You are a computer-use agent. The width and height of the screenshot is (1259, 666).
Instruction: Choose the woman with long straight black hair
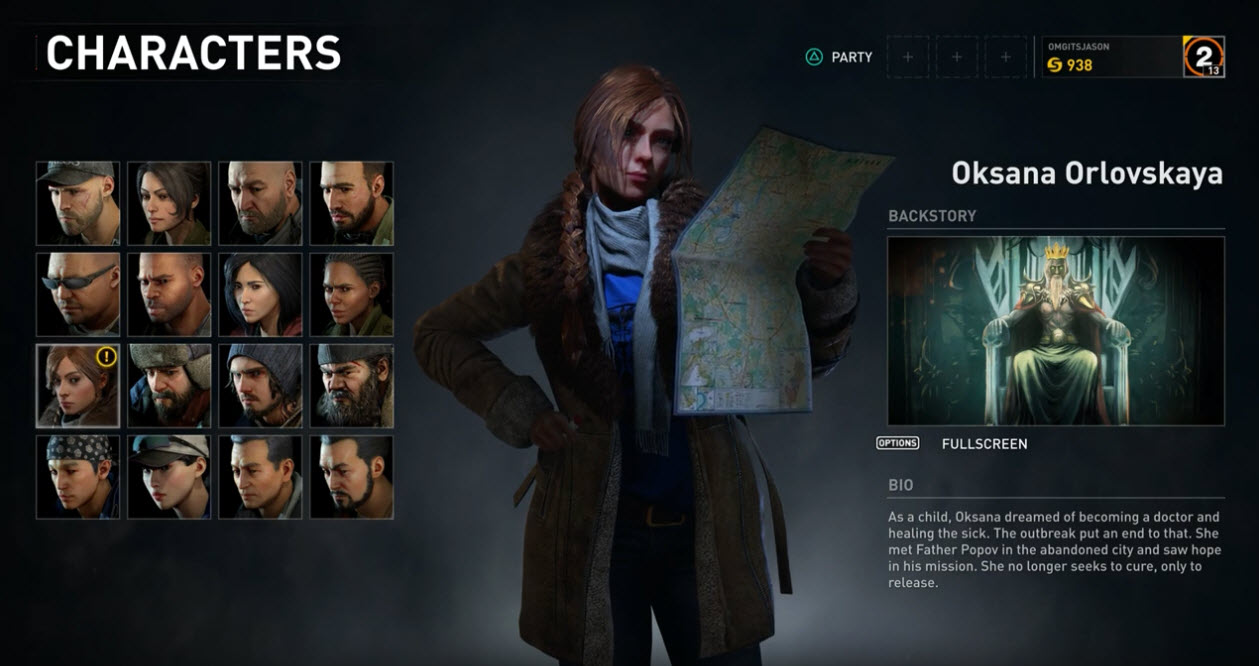point(260,294)
